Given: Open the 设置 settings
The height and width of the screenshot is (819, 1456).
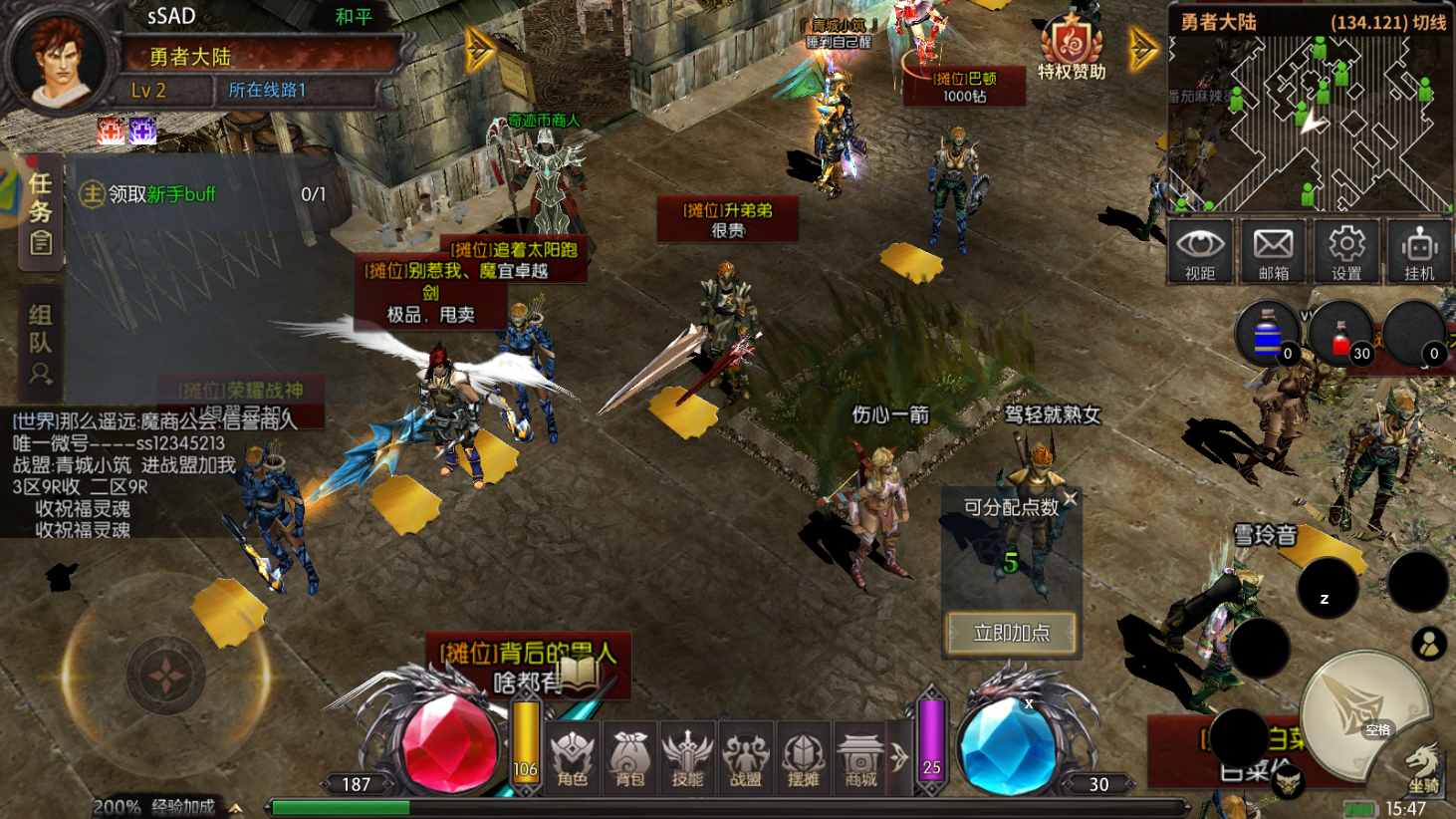Looking at the screenshot, I should point(1346,252).
